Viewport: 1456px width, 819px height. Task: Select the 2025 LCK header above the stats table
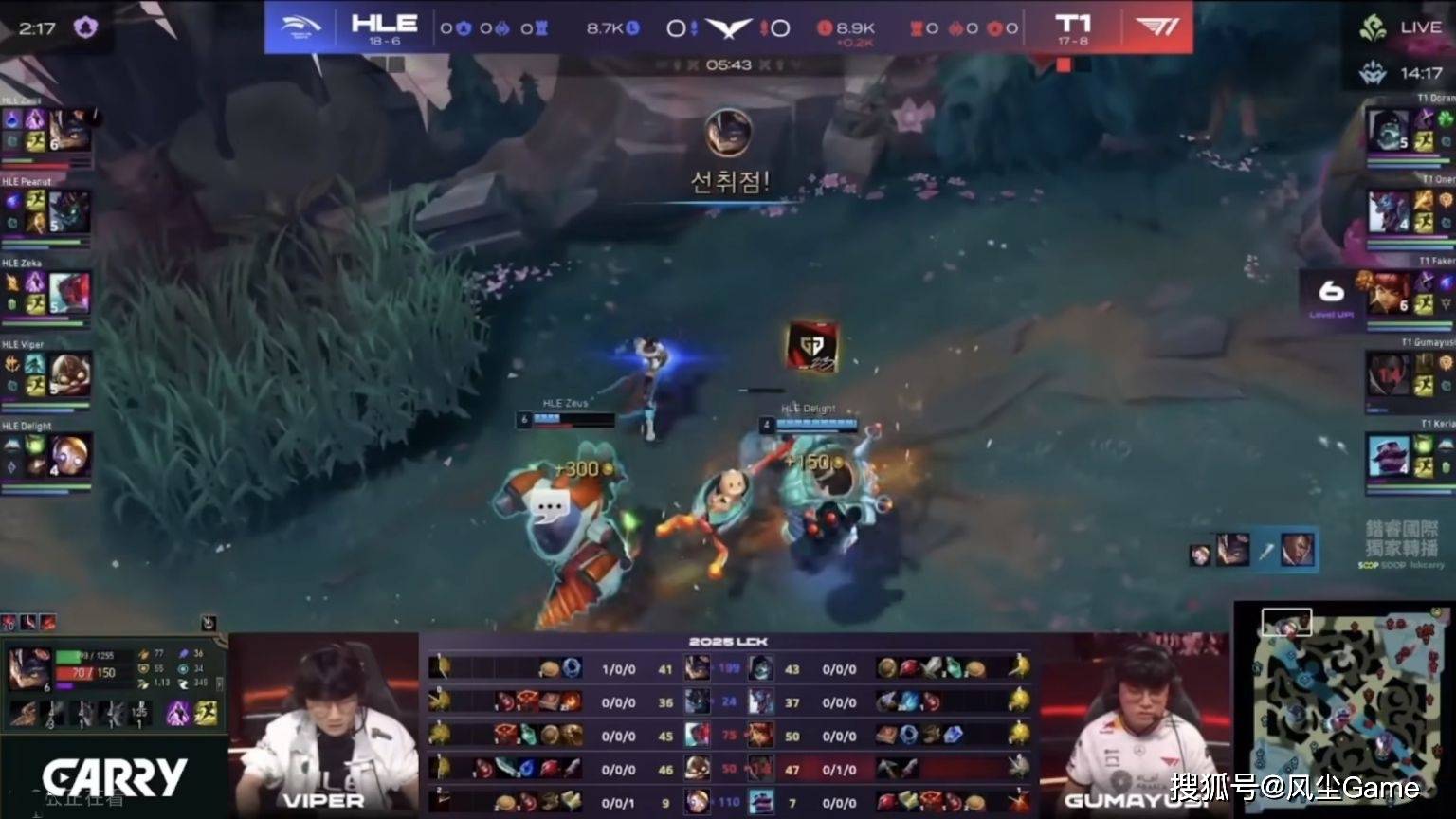(x=728, y=642)
